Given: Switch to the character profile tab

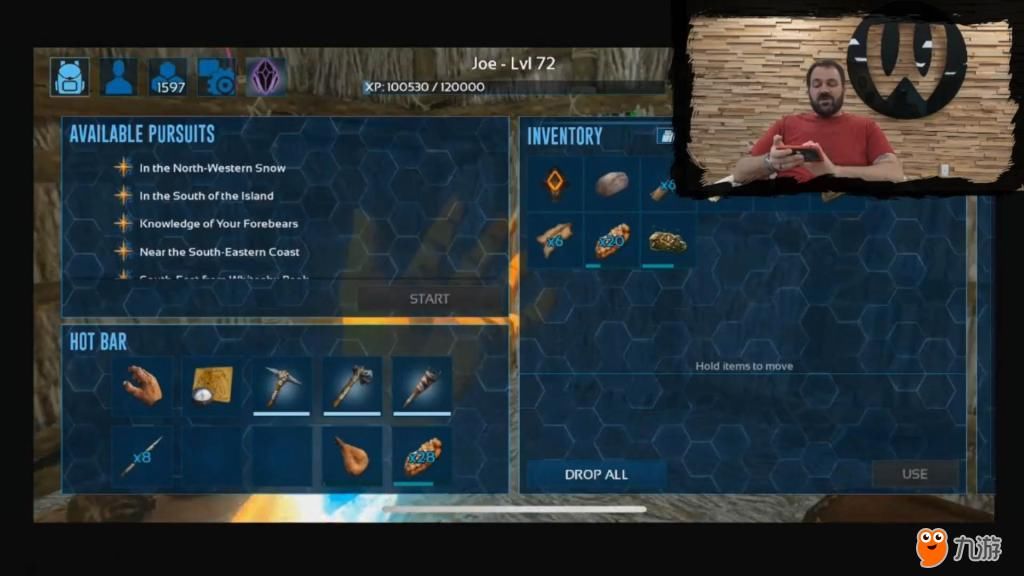Looking at the screenshot, I should pos(119,77).
